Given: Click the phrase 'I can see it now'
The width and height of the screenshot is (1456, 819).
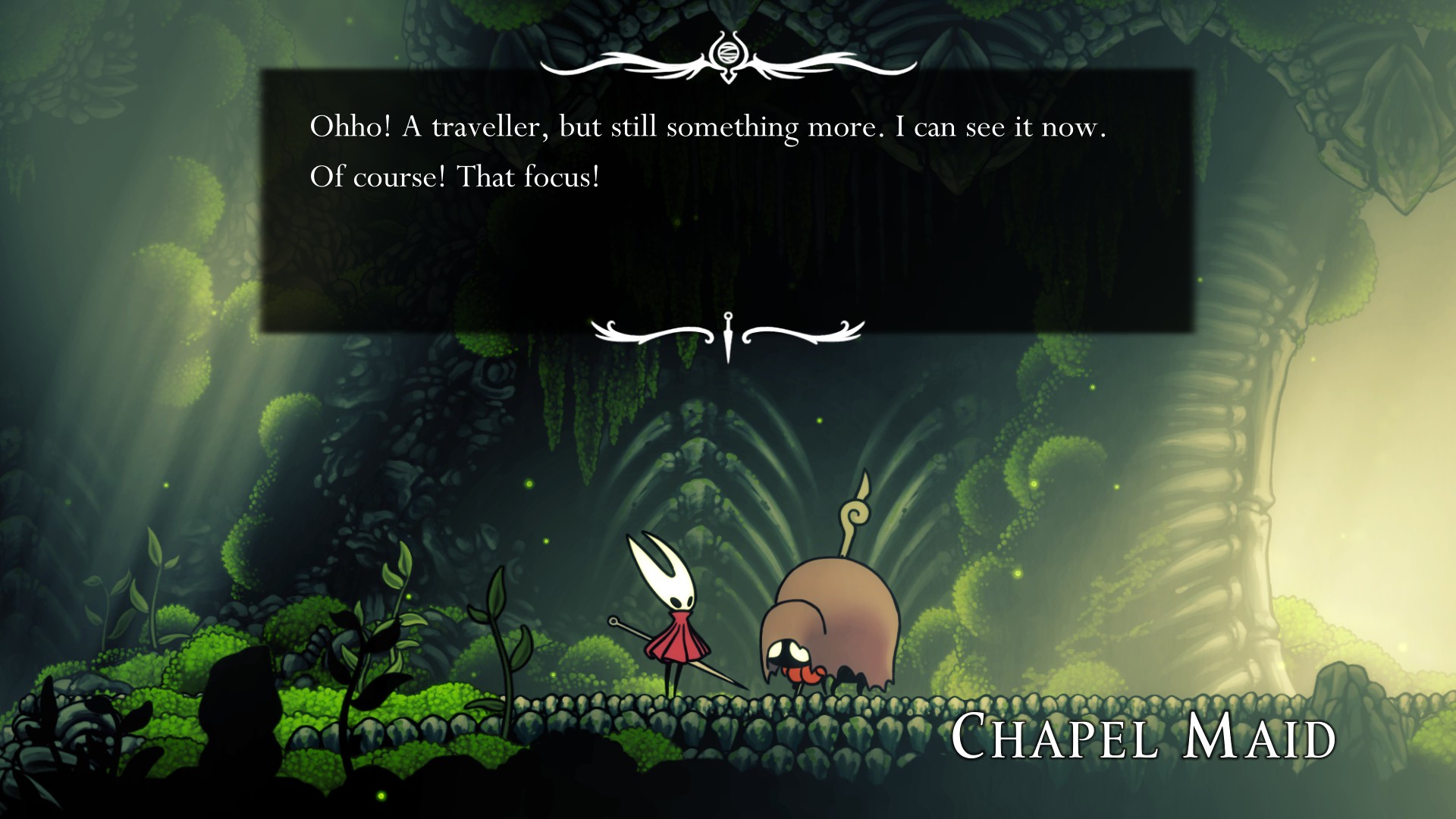Looking at the screenshot, I should [1001, 127].
